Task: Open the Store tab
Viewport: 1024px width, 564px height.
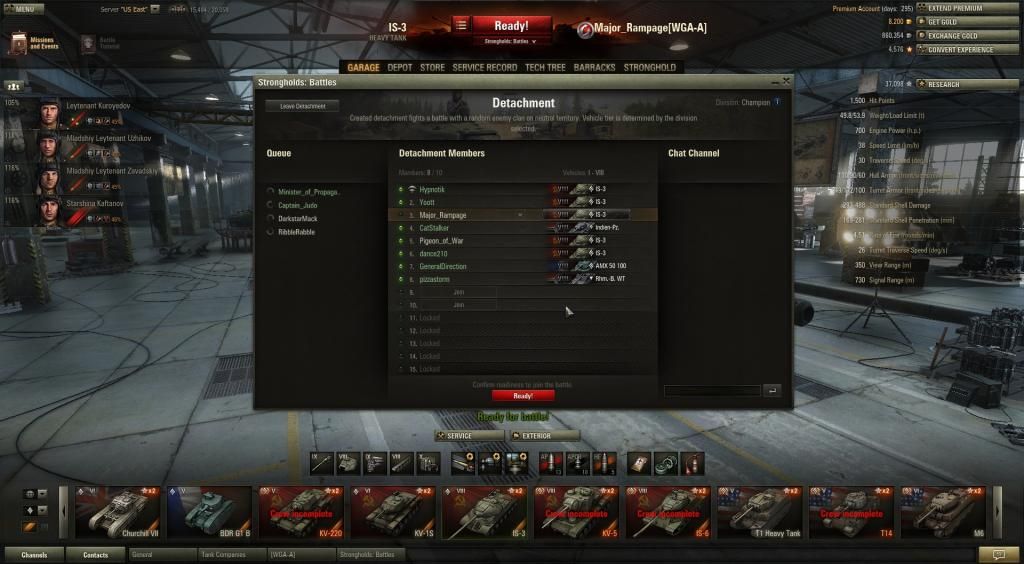Action: [x=432, y=67]
